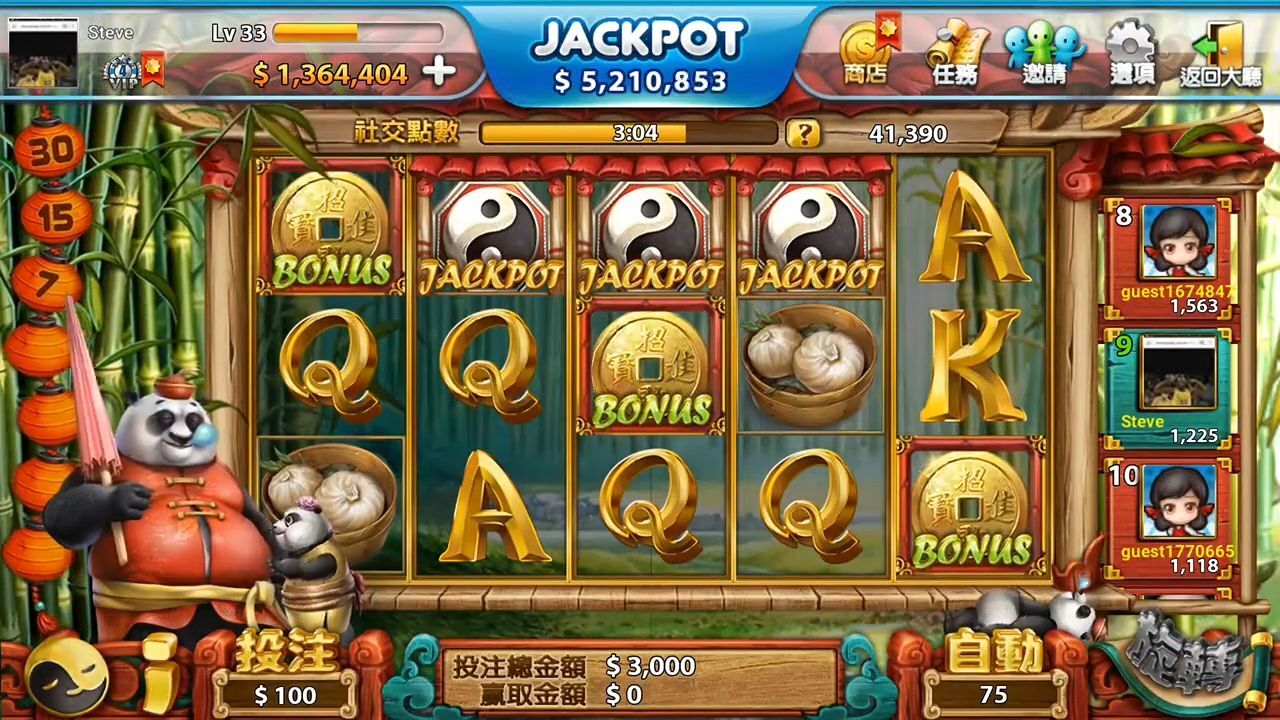1280x720 pixels.
Task: Open the 選項 options gear
Action: [1132, 54]
